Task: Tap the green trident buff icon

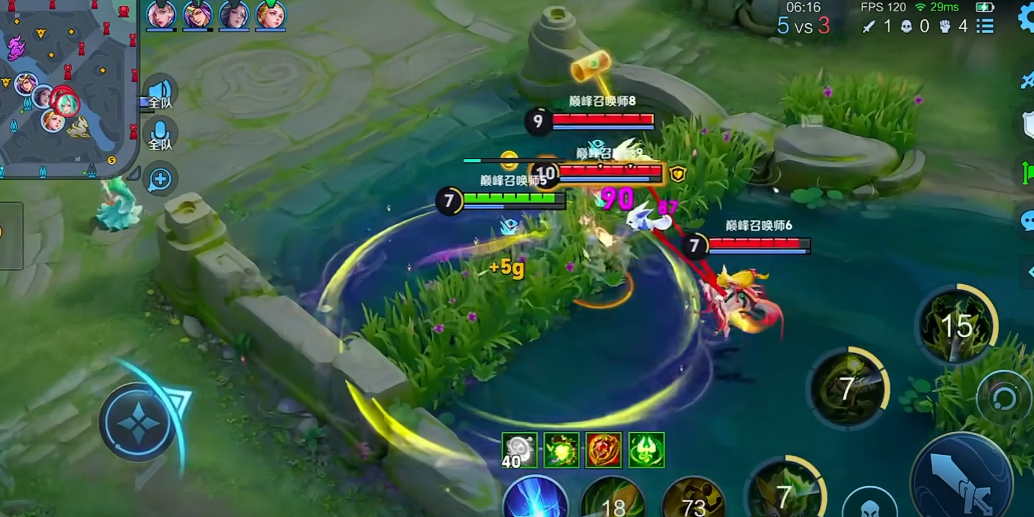Action: (x=646, y=451)
